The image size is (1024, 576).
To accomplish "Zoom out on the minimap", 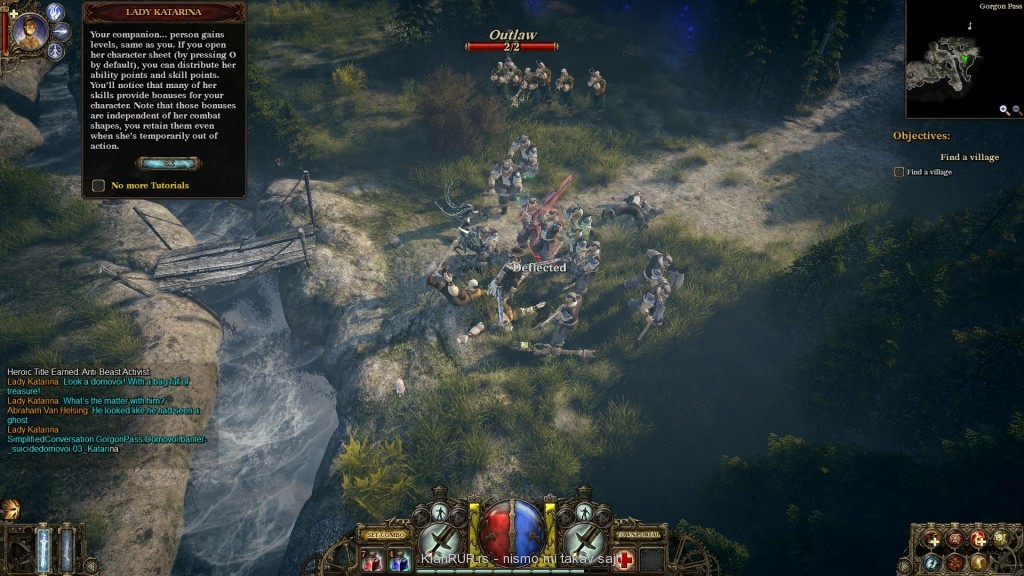I will [x=1017, y=110].
